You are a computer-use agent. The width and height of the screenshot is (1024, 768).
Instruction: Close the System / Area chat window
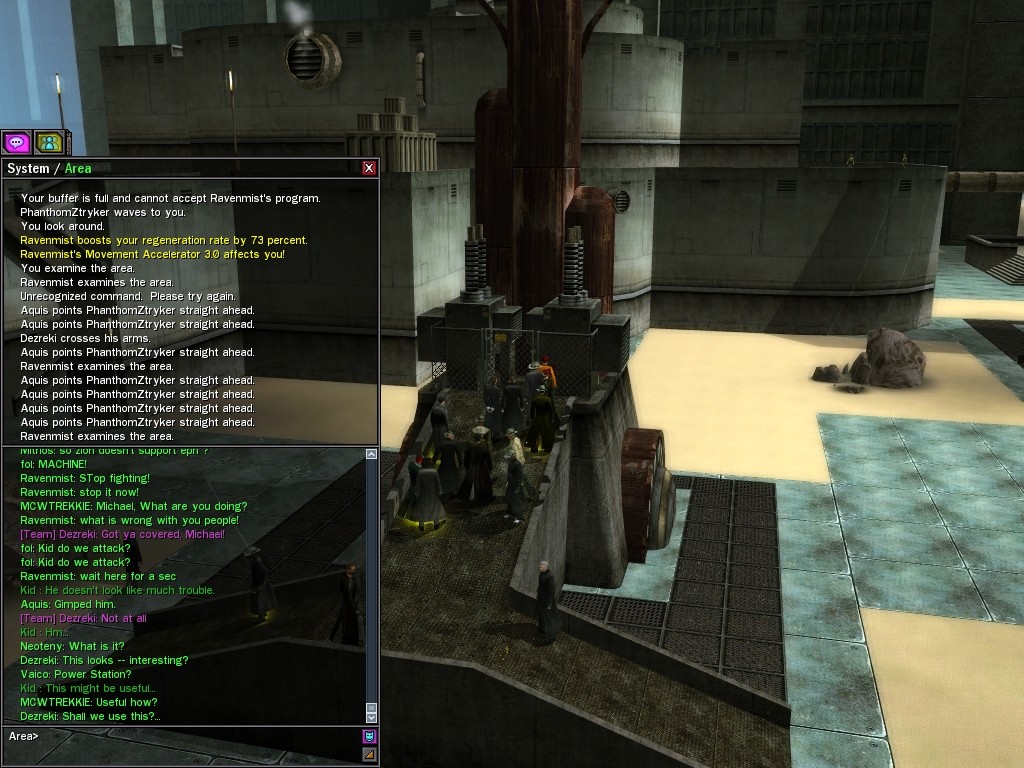(369, 168)
